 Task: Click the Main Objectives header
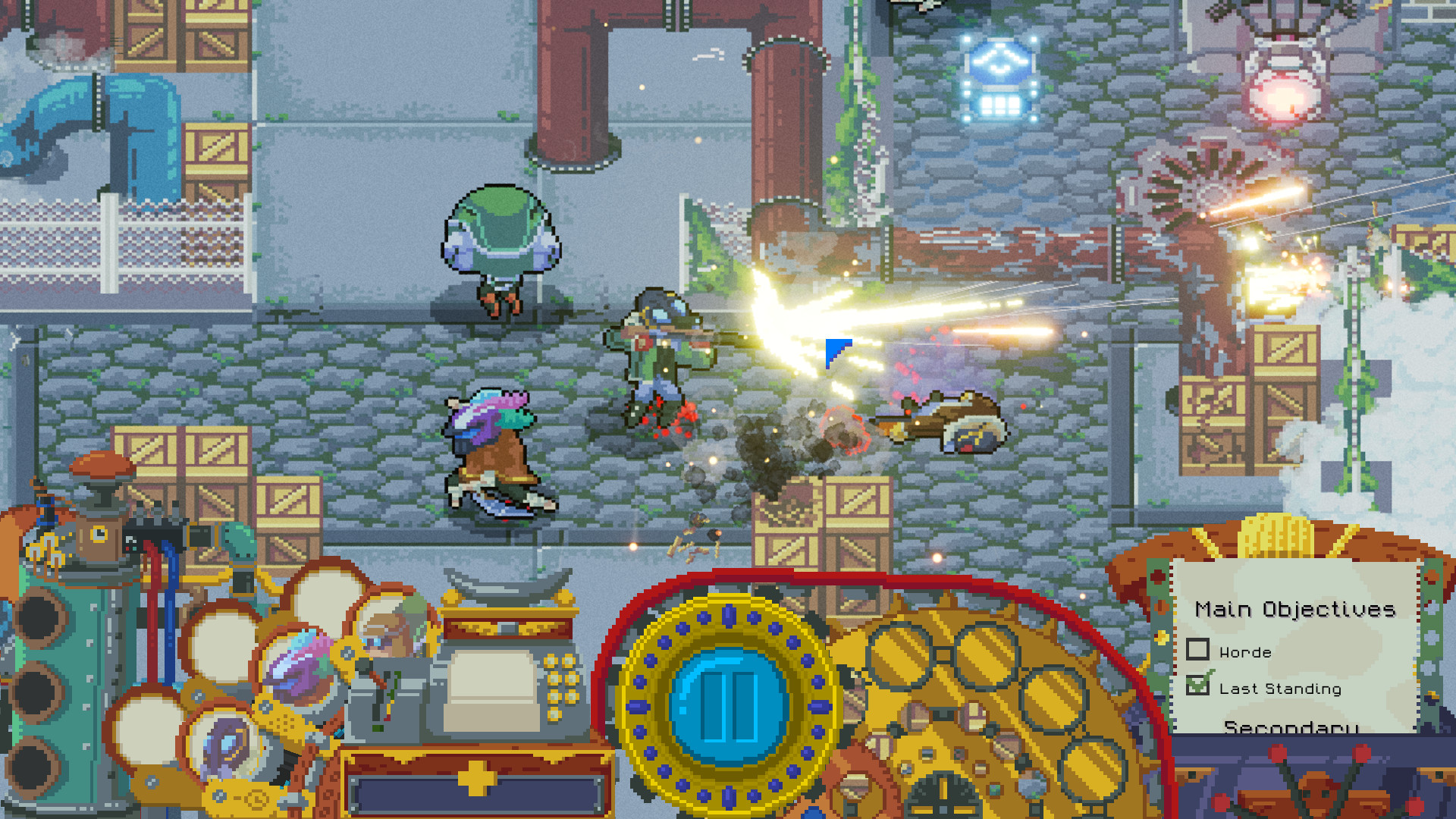(1297, 608)
